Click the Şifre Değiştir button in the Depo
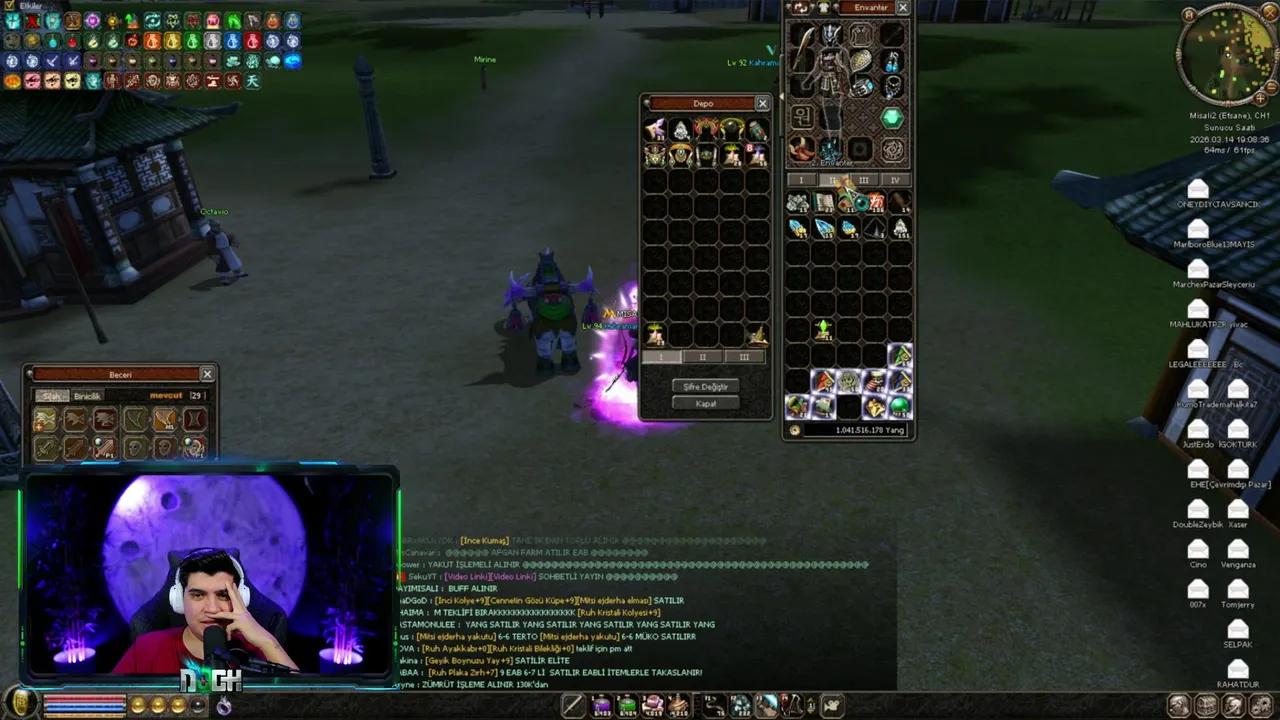 pos(704,386)
